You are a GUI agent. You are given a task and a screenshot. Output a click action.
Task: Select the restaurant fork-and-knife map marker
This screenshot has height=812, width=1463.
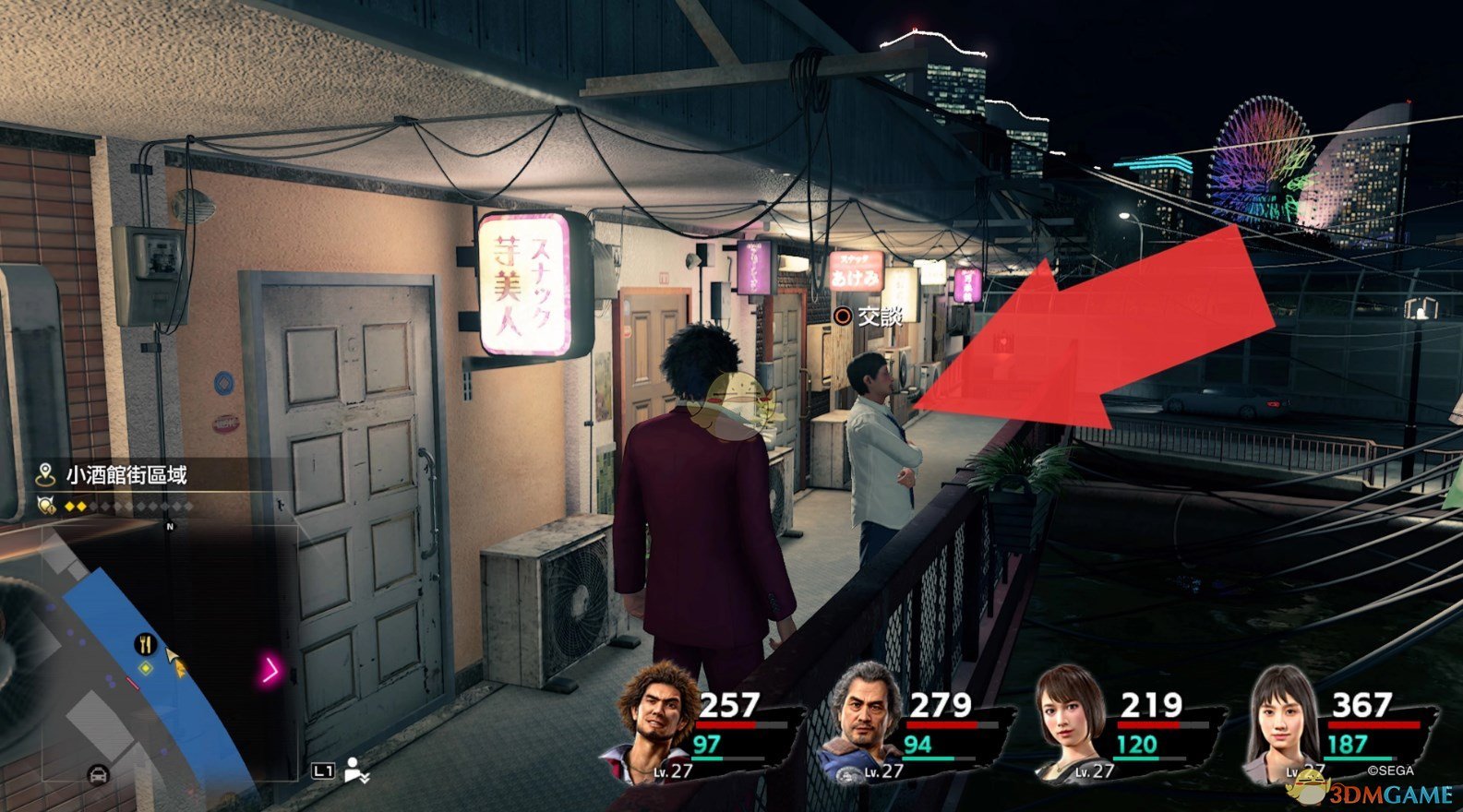tap(146, 643)
